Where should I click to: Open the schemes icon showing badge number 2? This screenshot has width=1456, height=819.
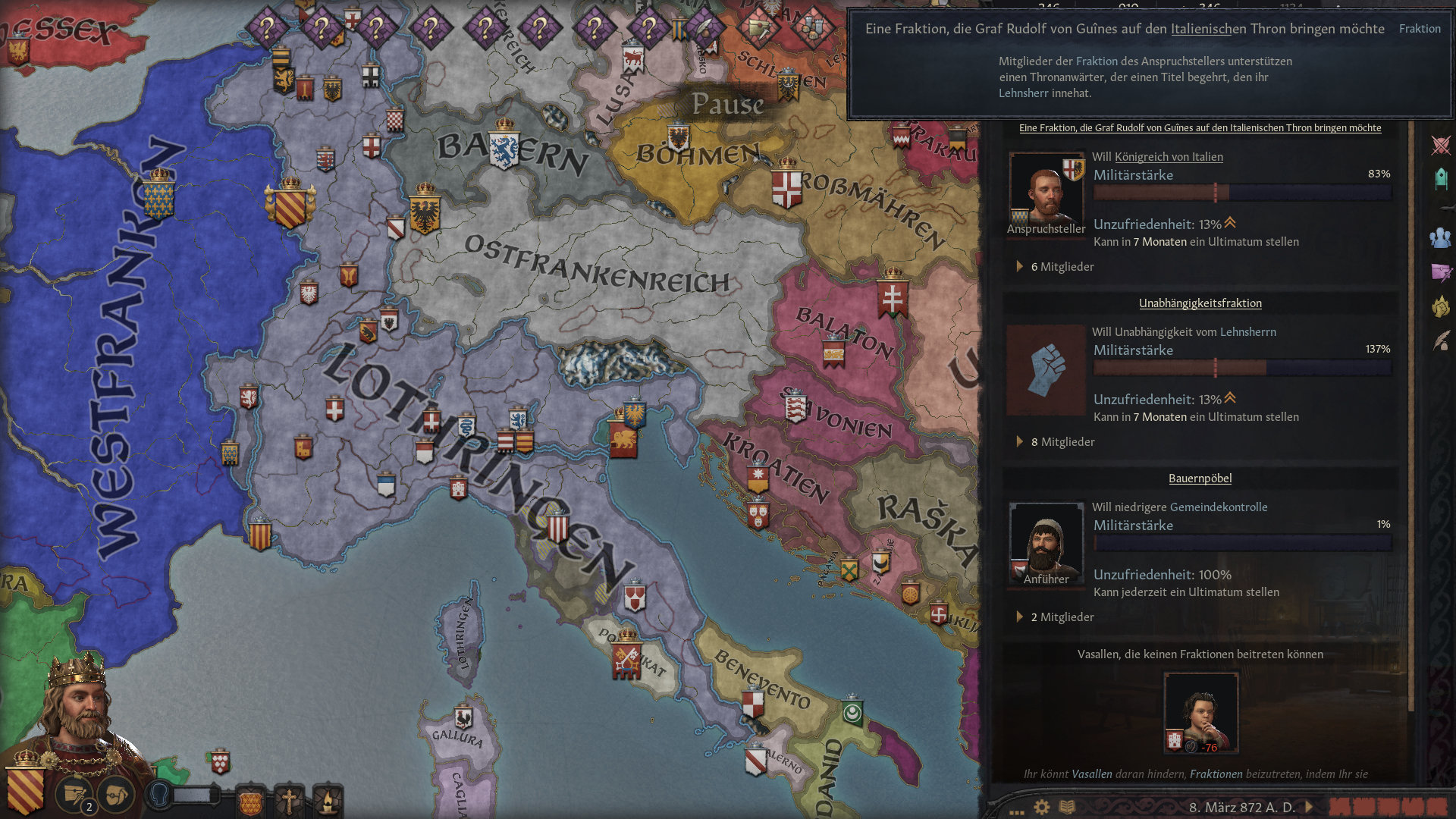[75, 794]
